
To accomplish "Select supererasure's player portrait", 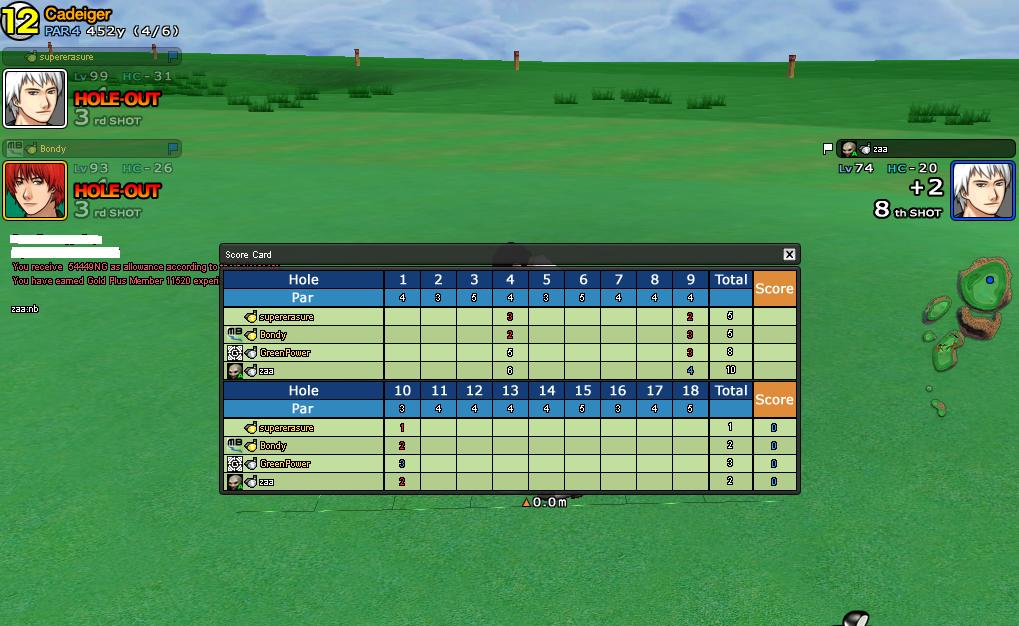I will (x=35, y=99).
